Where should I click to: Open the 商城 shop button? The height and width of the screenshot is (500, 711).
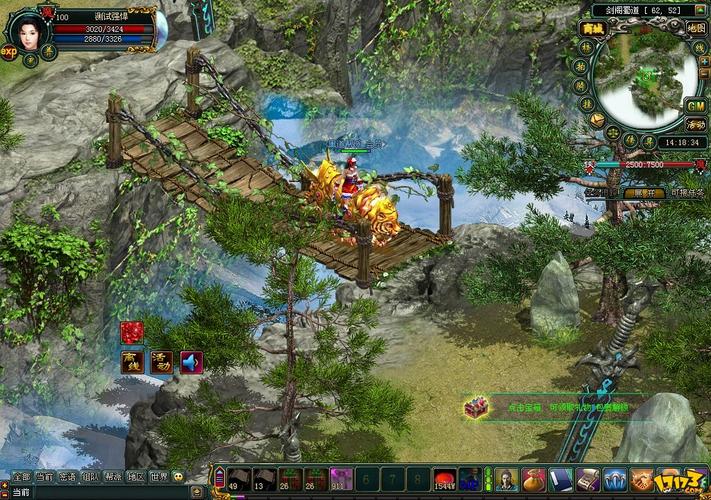pyautogui.click(x=594, y=28)
